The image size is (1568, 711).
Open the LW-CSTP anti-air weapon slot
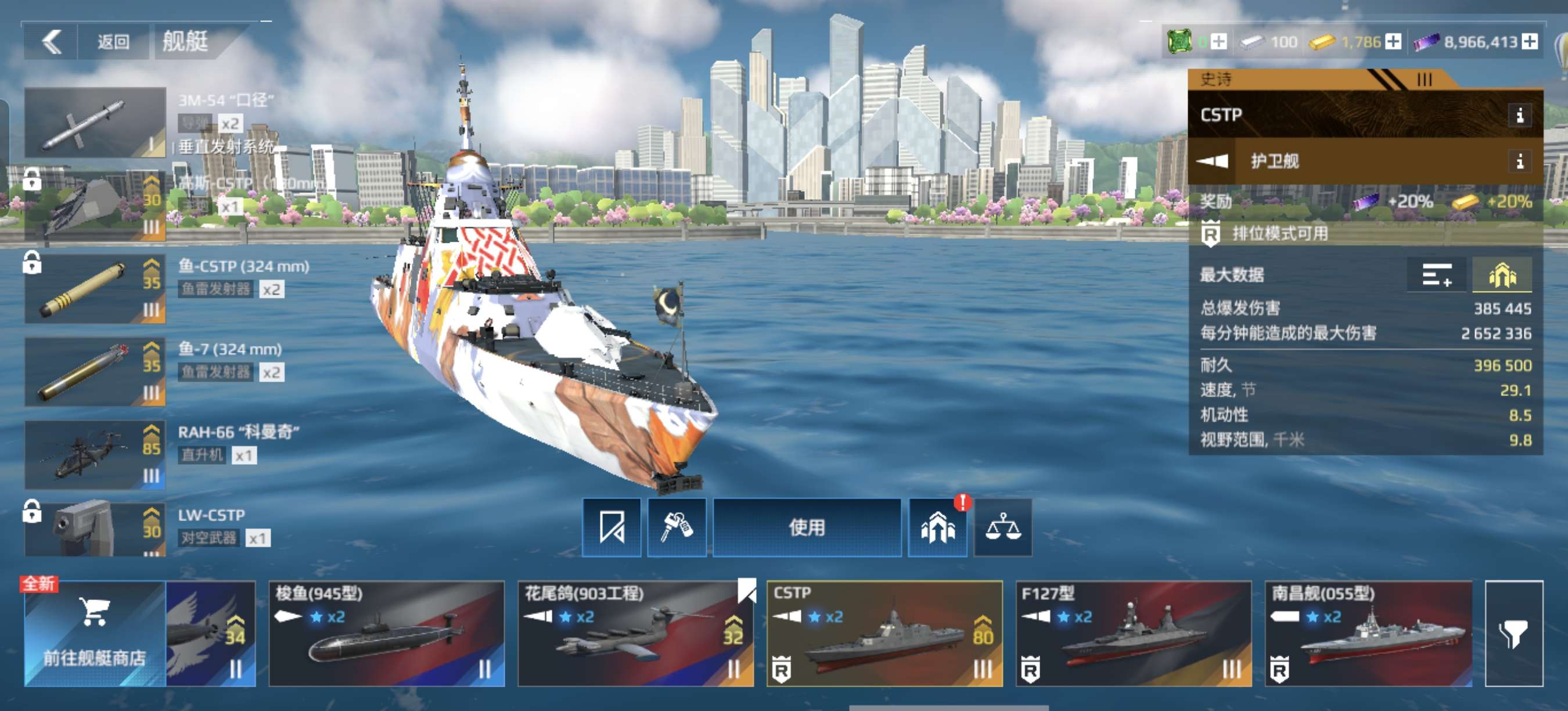[x=95, y=529]
